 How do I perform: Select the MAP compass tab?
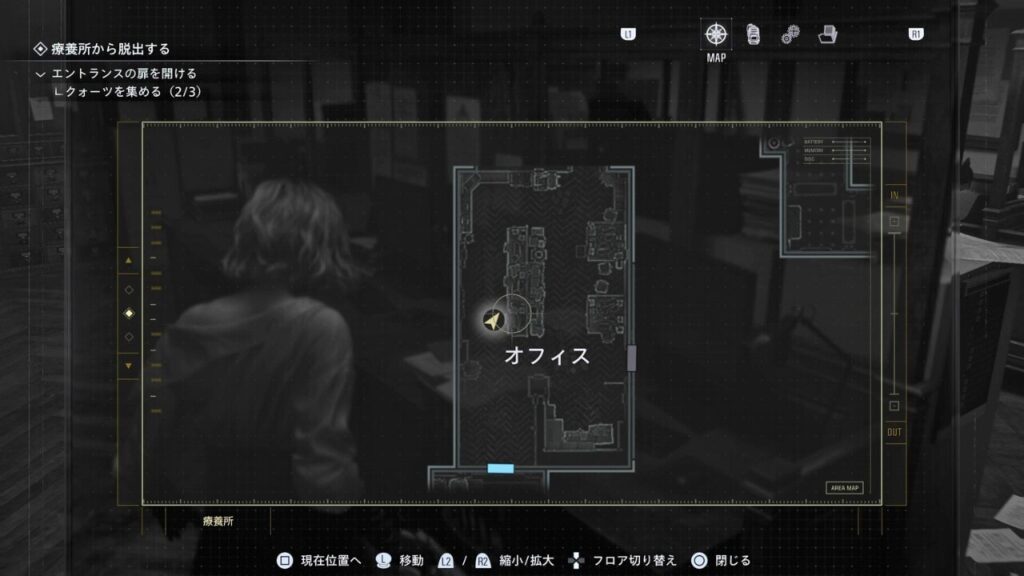(x=716, y=34)
